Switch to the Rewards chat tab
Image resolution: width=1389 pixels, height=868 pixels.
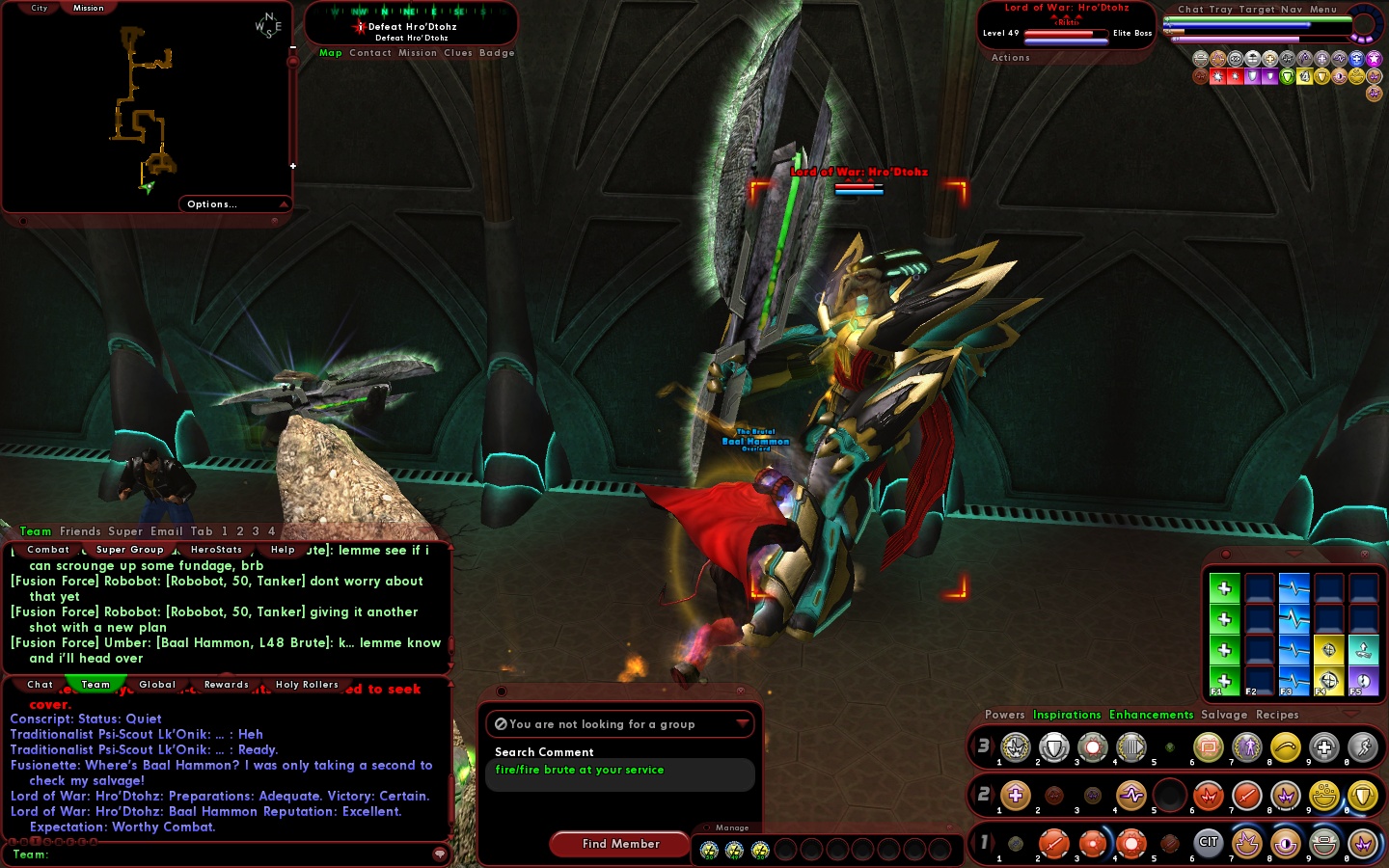[x=227, y=685]
